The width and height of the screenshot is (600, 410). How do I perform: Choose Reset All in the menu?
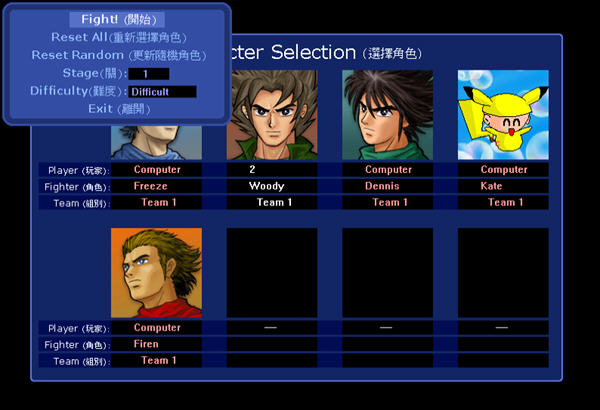point(117,38)
